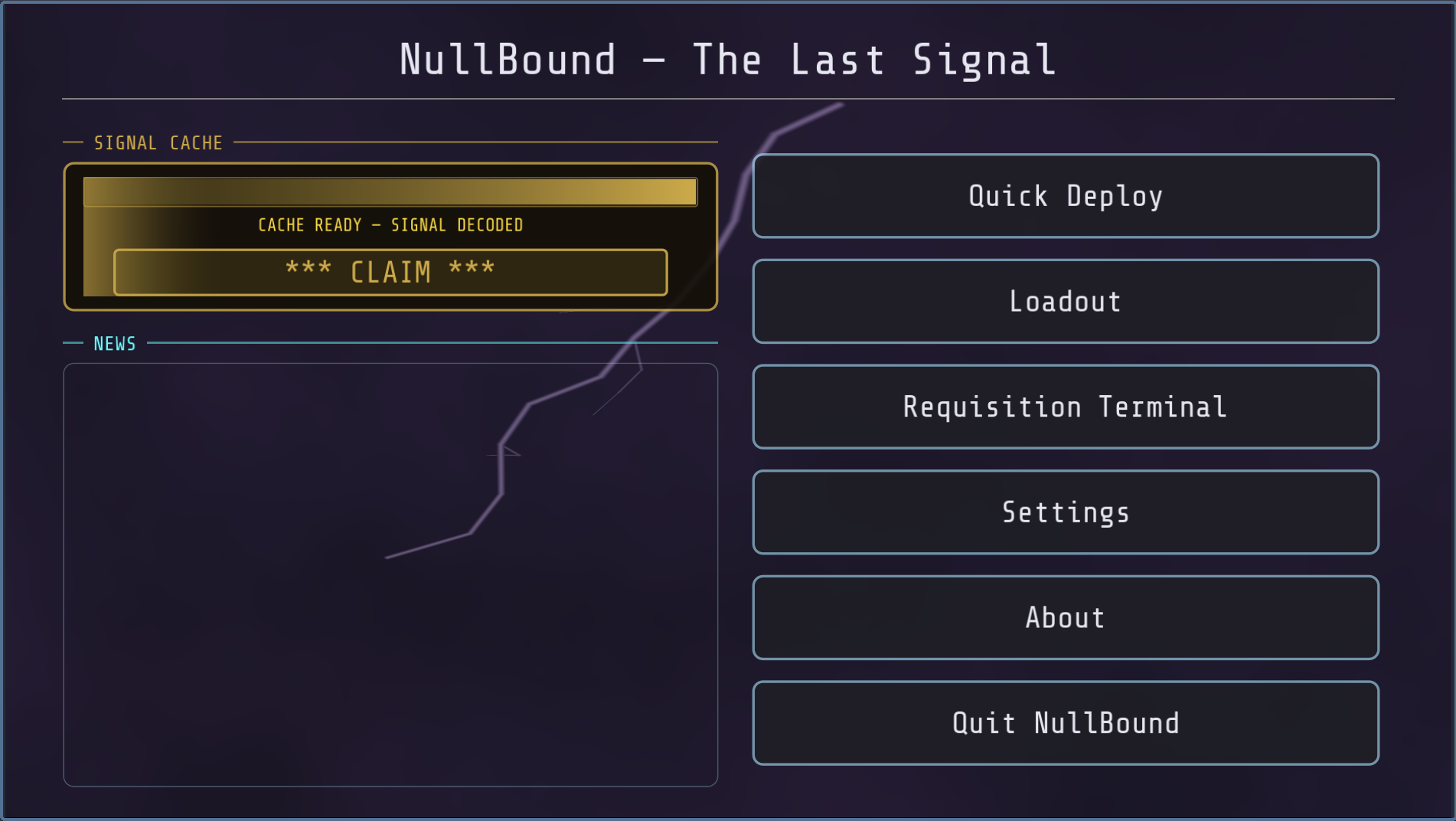Select Settings to adjust options
This screenshot has width=1456, height=821.
tap(1064, 512)
